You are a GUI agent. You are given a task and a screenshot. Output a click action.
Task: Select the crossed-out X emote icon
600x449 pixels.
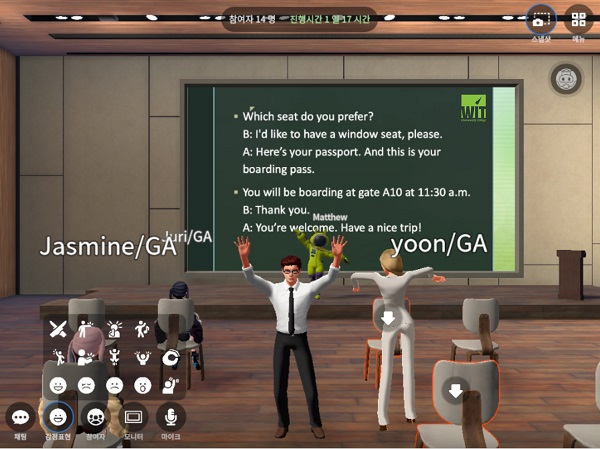[58, 328]
